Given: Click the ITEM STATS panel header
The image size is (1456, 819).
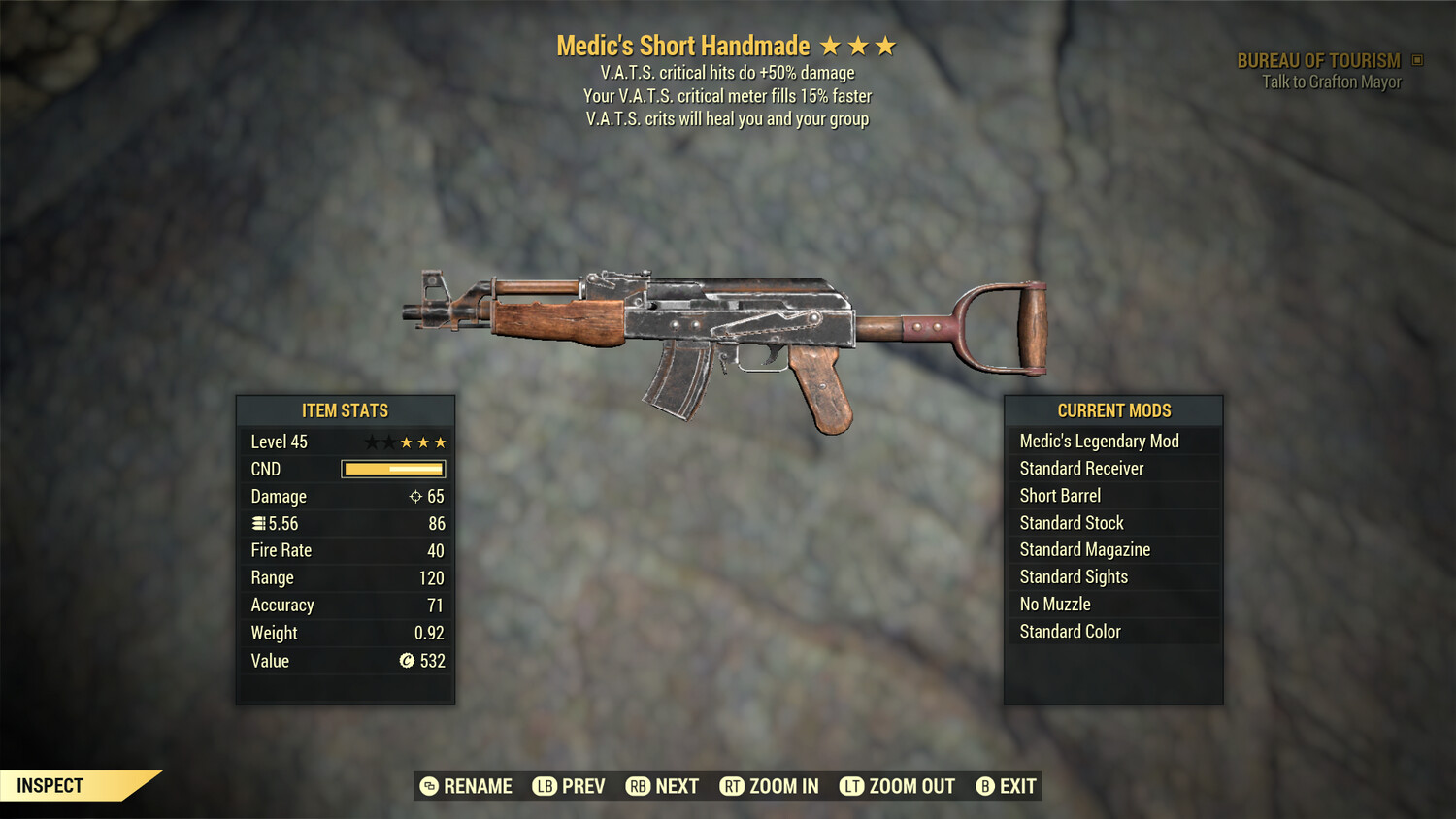Looking at the screenshot, I should coord(345,410).
